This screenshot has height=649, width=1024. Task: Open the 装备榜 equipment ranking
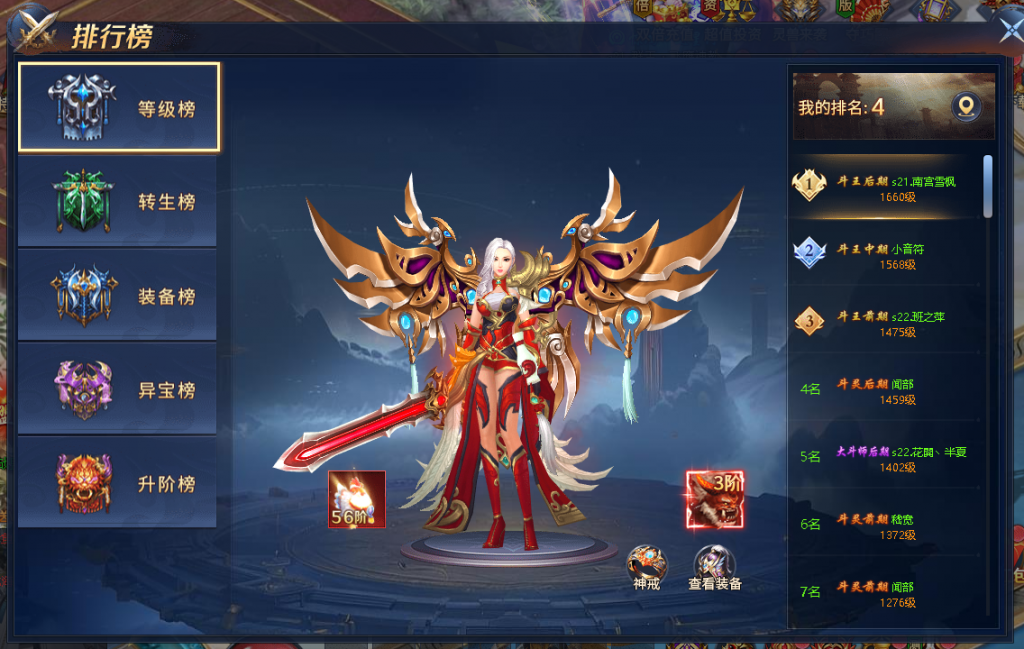(x=118, y=296)
